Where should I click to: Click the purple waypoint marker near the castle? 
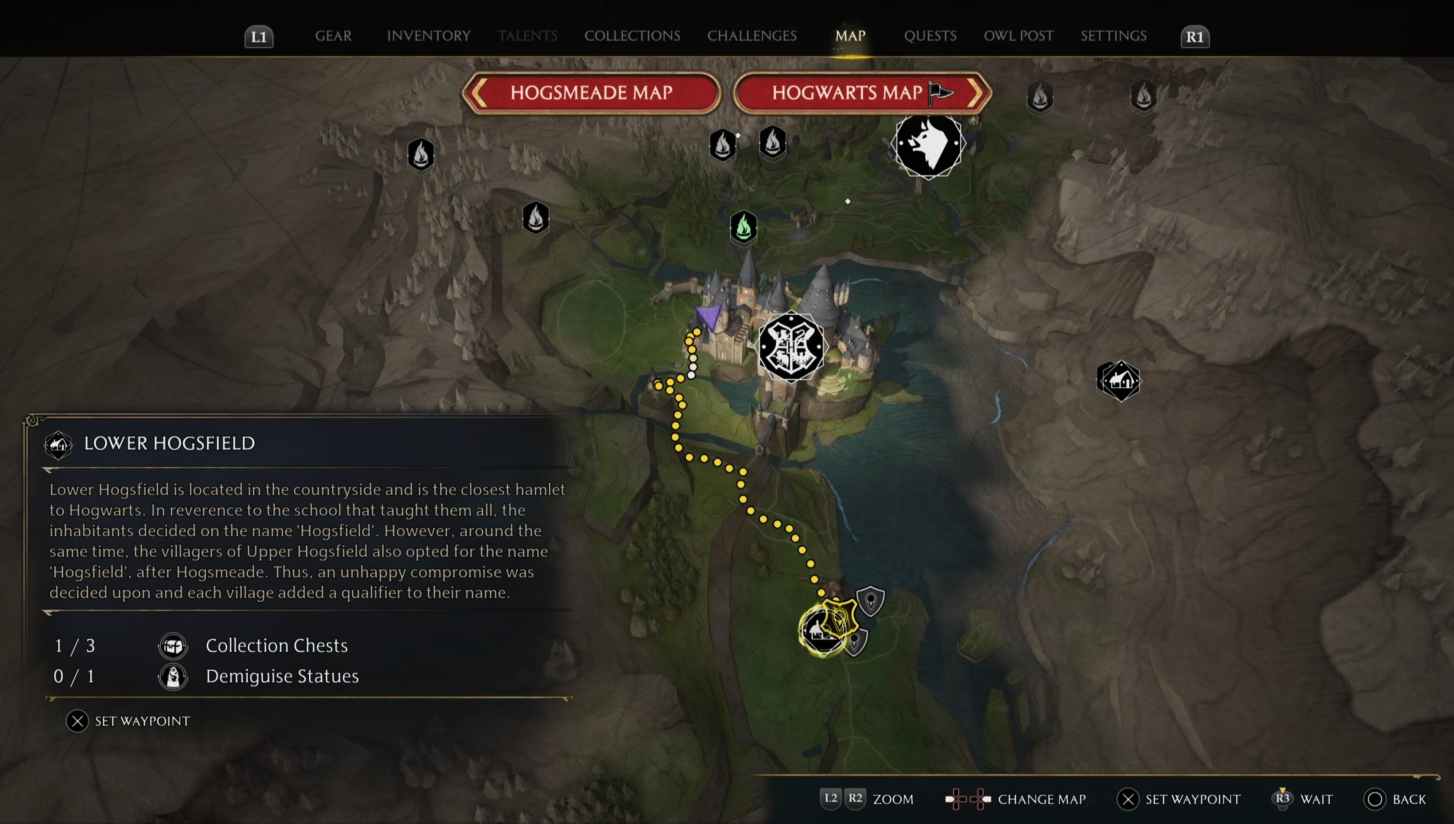[708, 316]
